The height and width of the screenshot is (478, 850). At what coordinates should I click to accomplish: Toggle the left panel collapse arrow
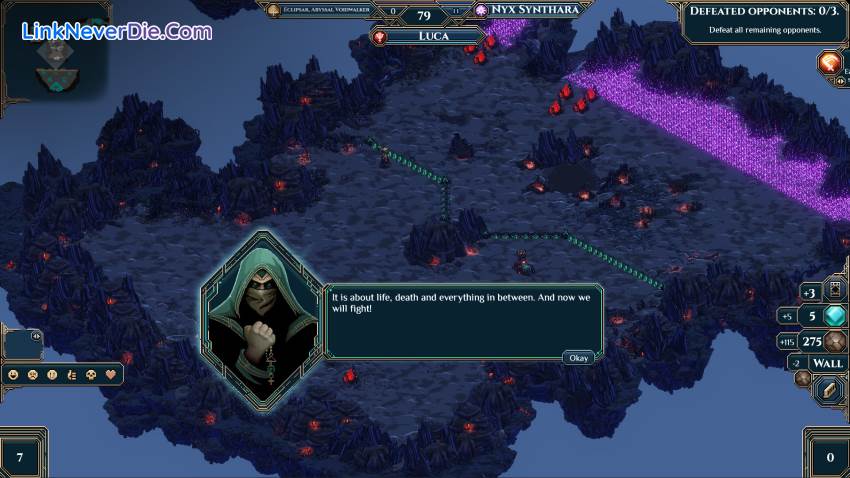(x=36, y=336)
